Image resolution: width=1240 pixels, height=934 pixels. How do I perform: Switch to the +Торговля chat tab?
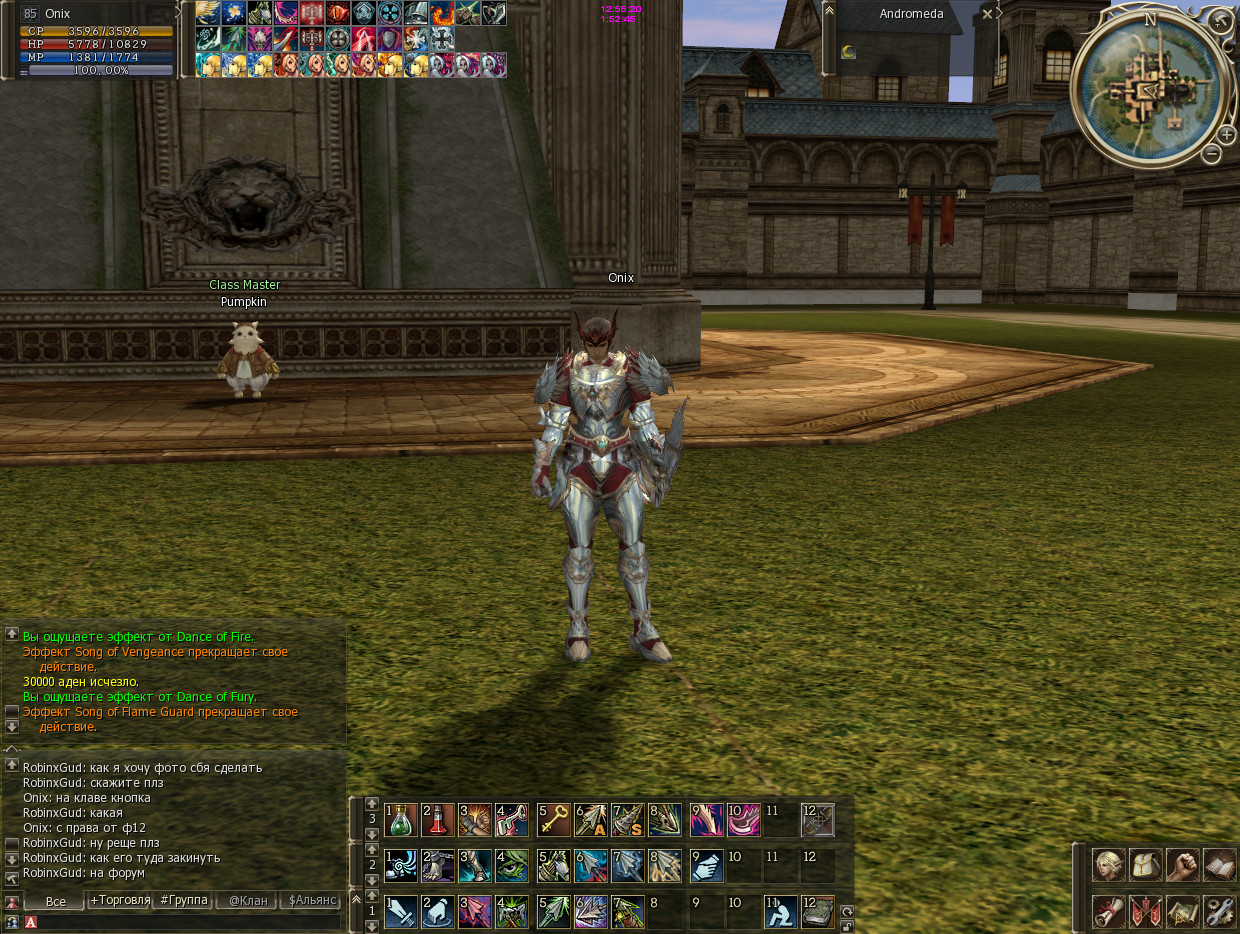[118, 900]
